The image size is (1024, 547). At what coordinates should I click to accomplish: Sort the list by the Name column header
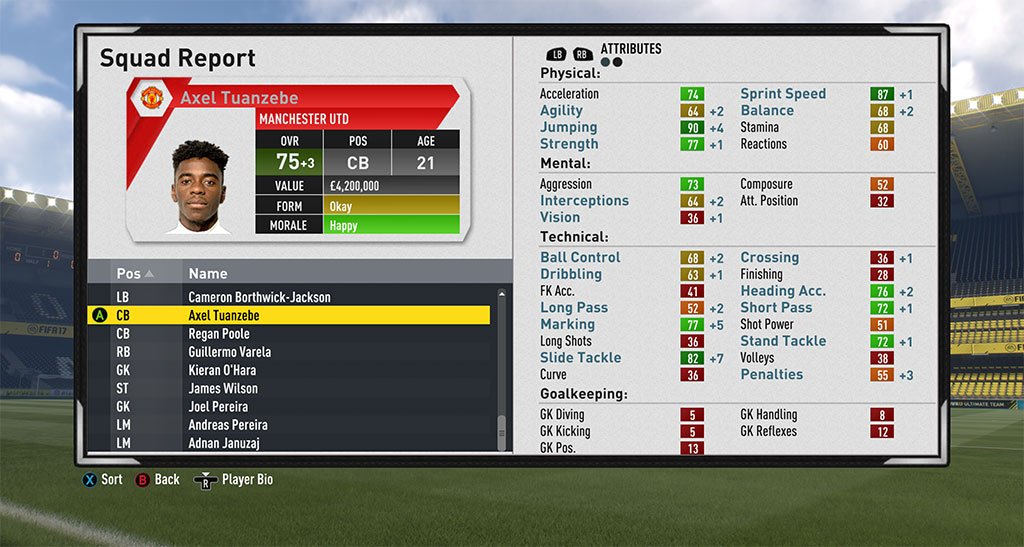pos(208,273)
